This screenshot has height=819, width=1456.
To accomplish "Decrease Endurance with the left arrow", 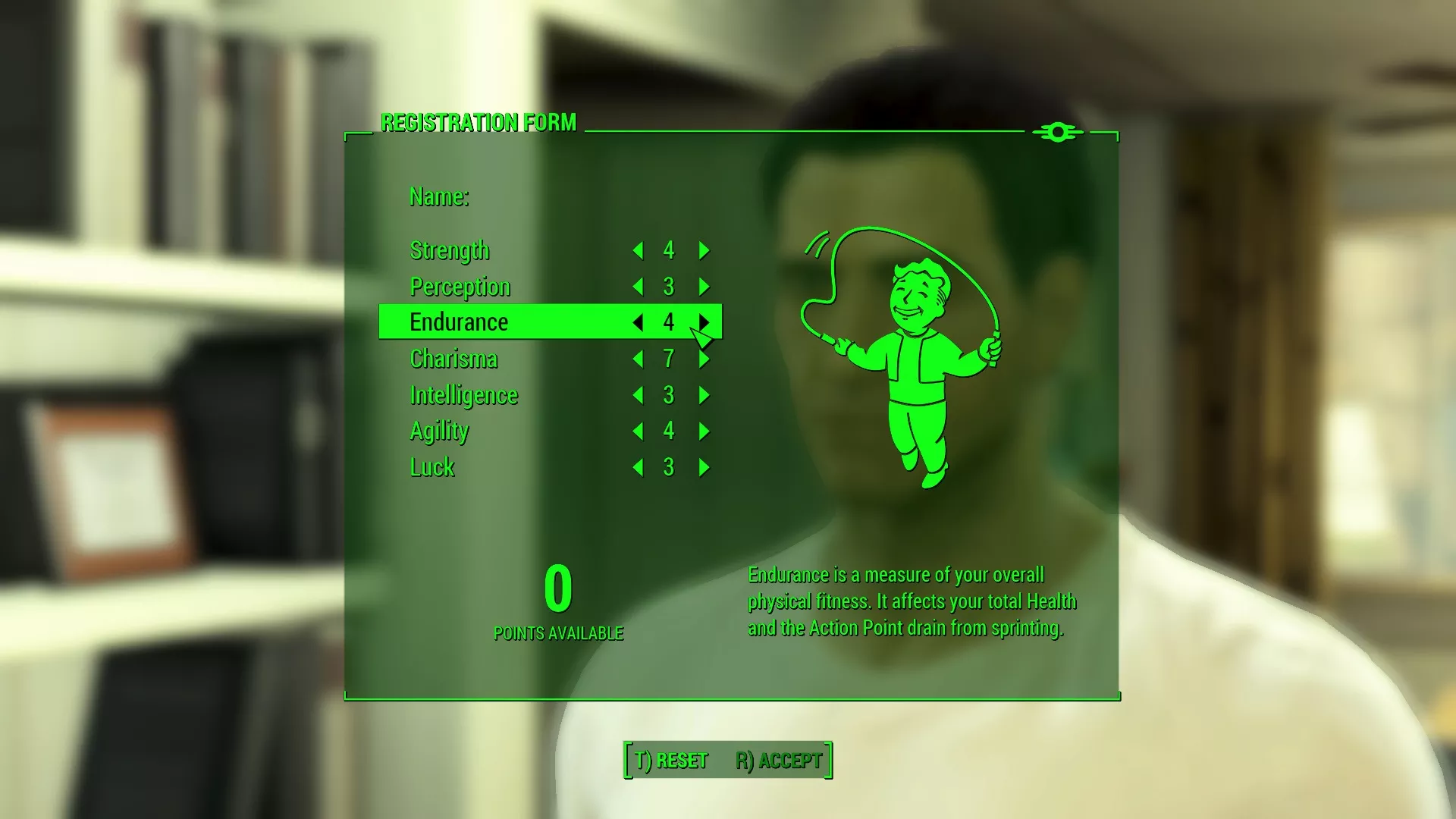I will coord(637,322).
